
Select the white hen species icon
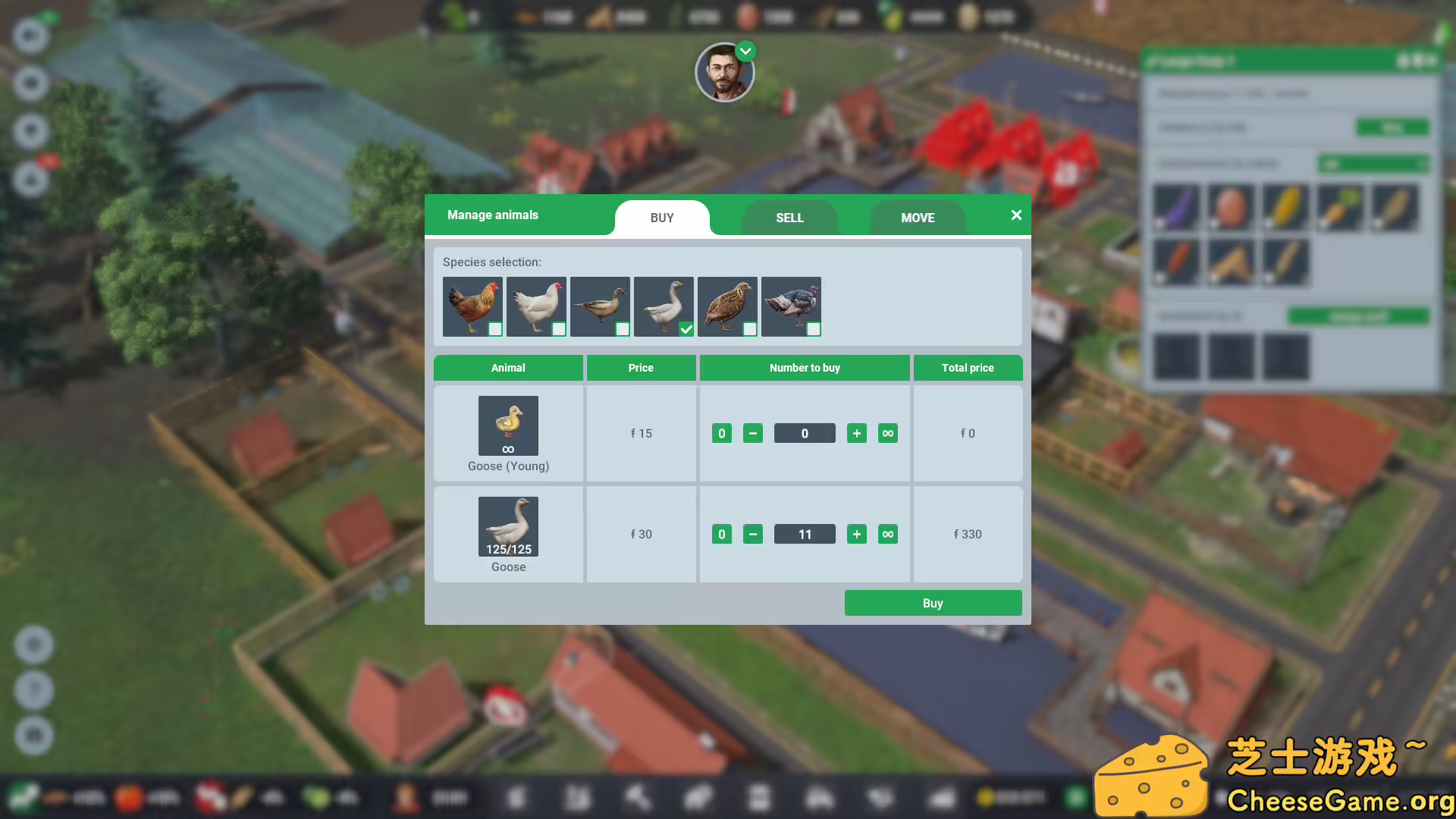[536, 306]
